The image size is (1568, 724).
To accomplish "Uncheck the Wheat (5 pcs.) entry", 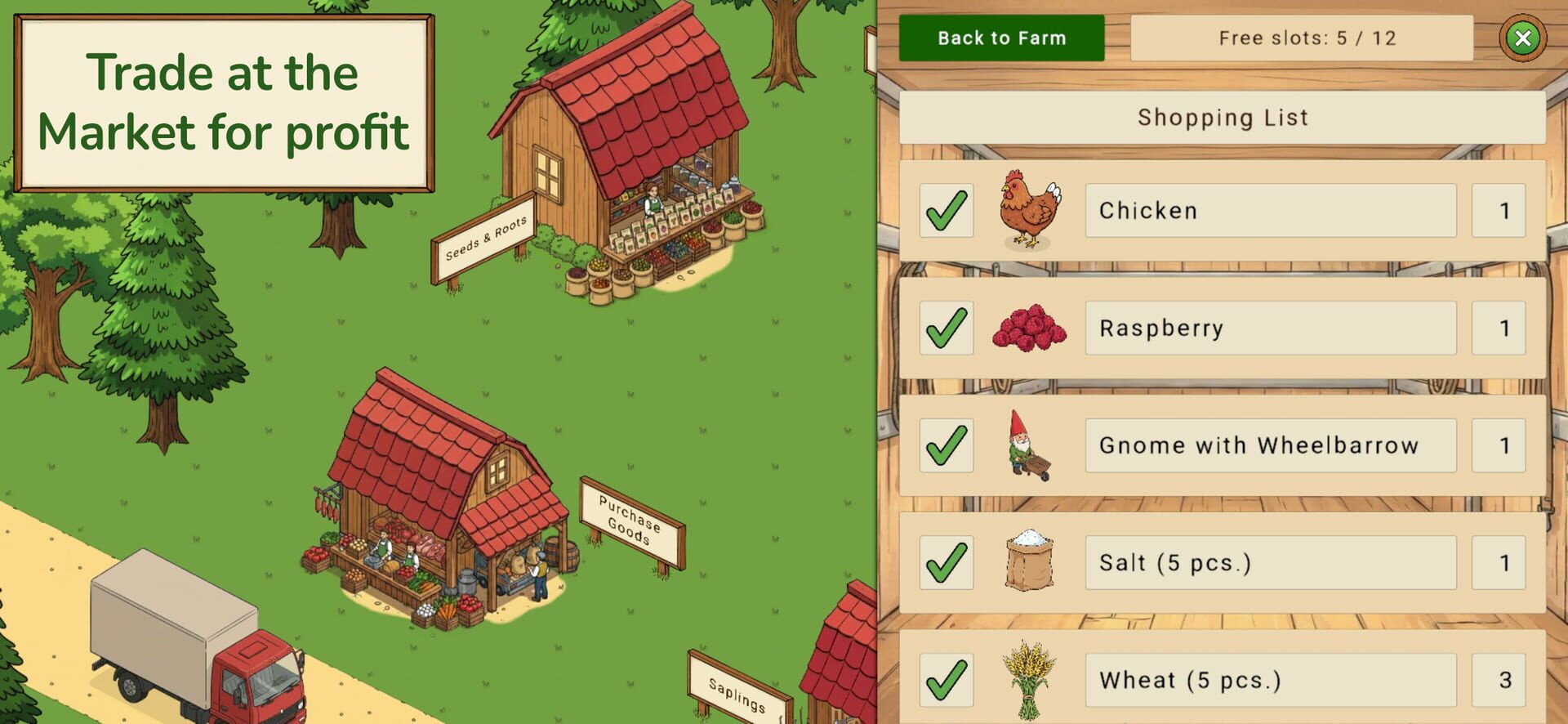I will [x=946, y=680].
